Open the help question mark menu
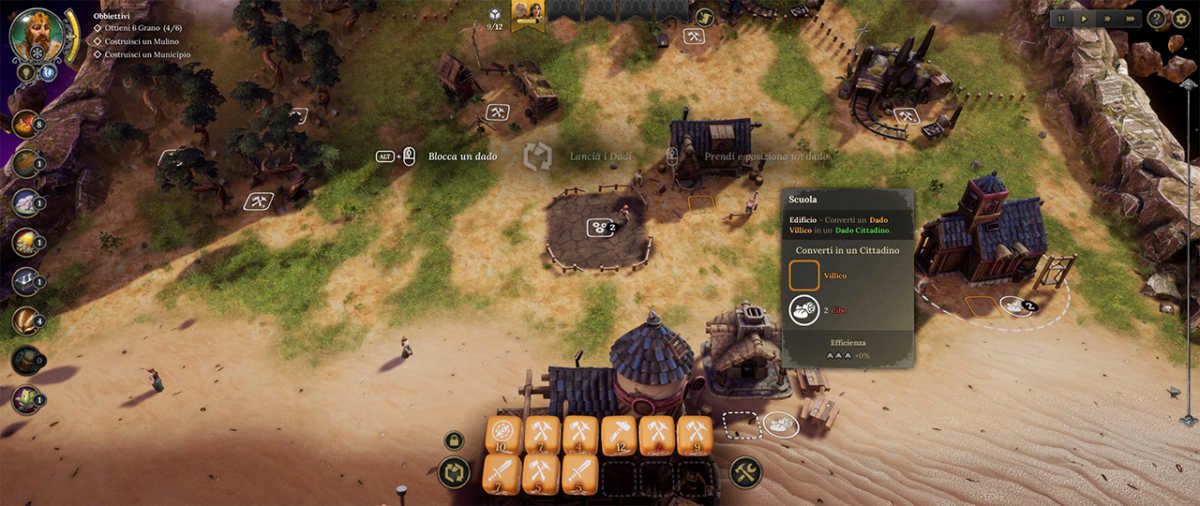 [1157, 18]
